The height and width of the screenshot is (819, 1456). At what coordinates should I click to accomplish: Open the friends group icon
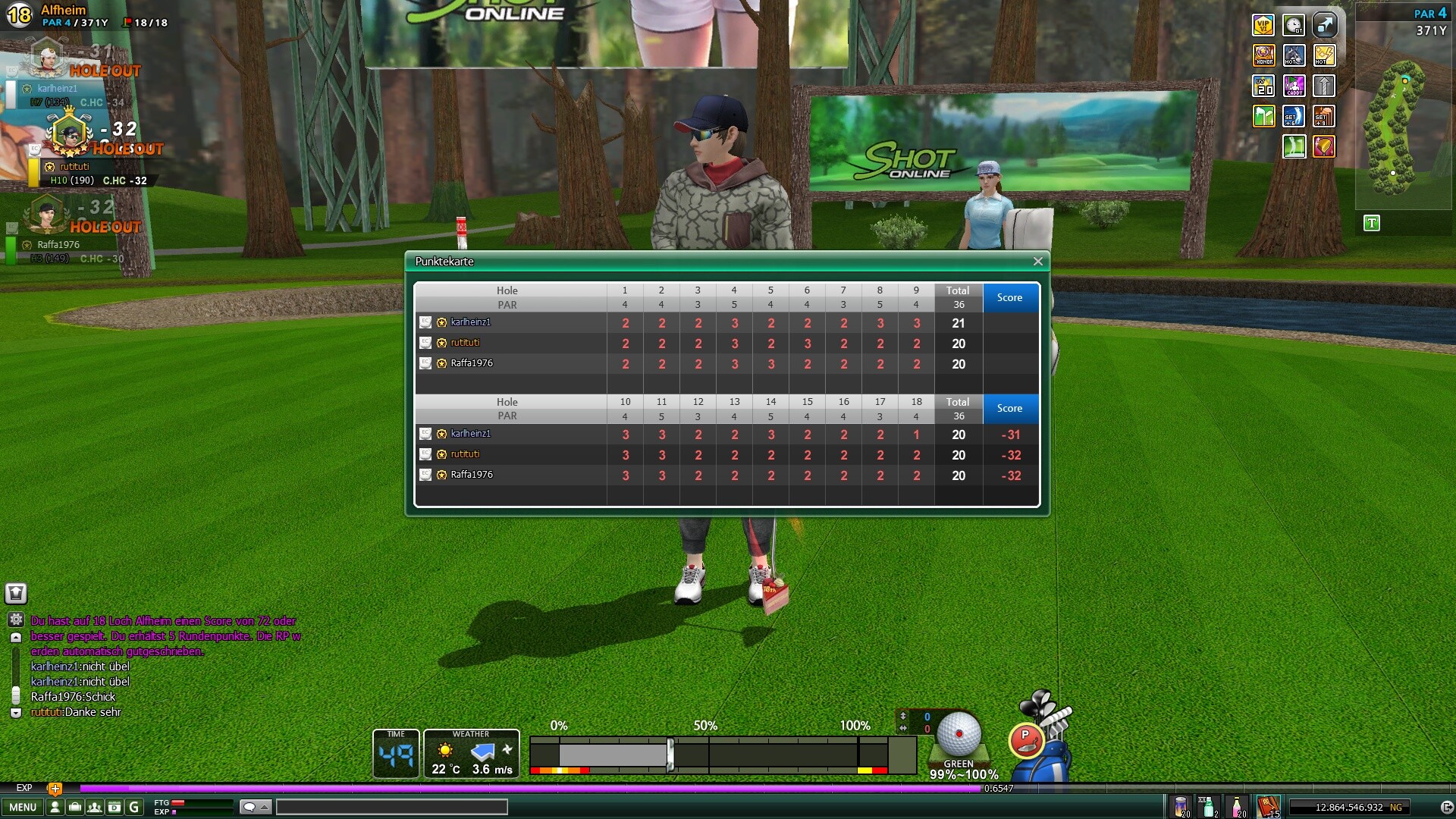tap(94, 807)
